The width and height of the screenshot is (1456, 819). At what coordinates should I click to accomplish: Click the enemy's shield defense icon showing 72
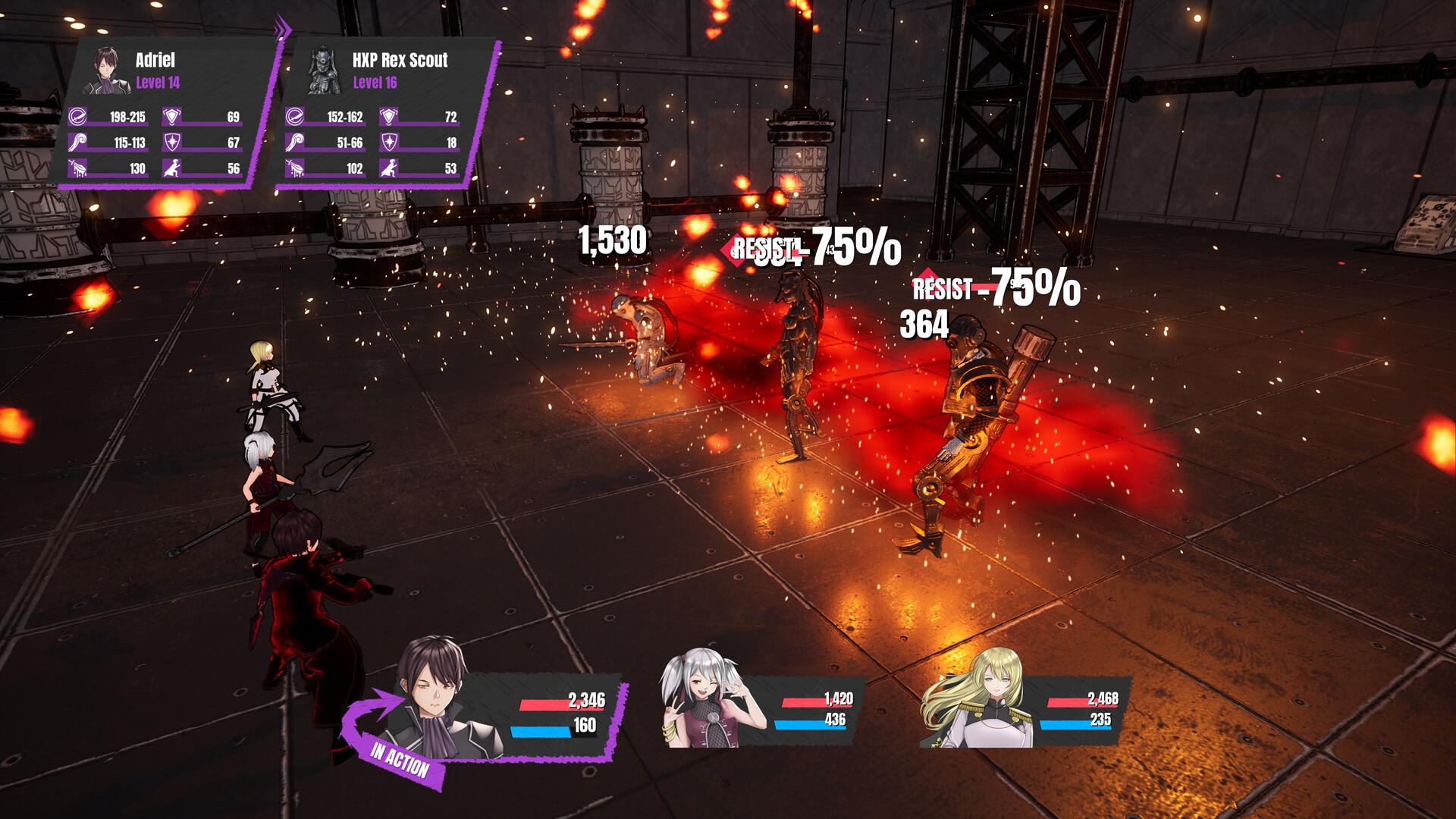tap(388, 118)
